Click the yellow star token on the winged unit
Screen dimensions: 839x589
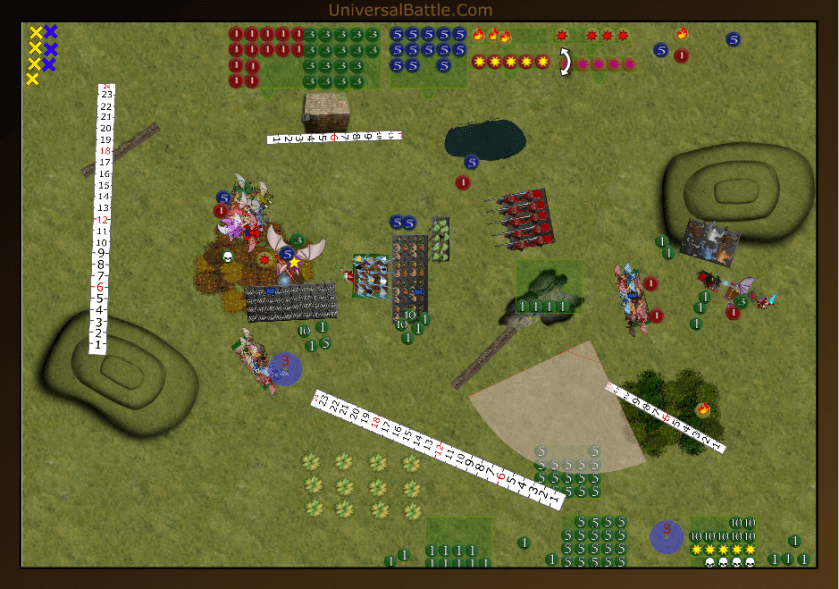294,263
